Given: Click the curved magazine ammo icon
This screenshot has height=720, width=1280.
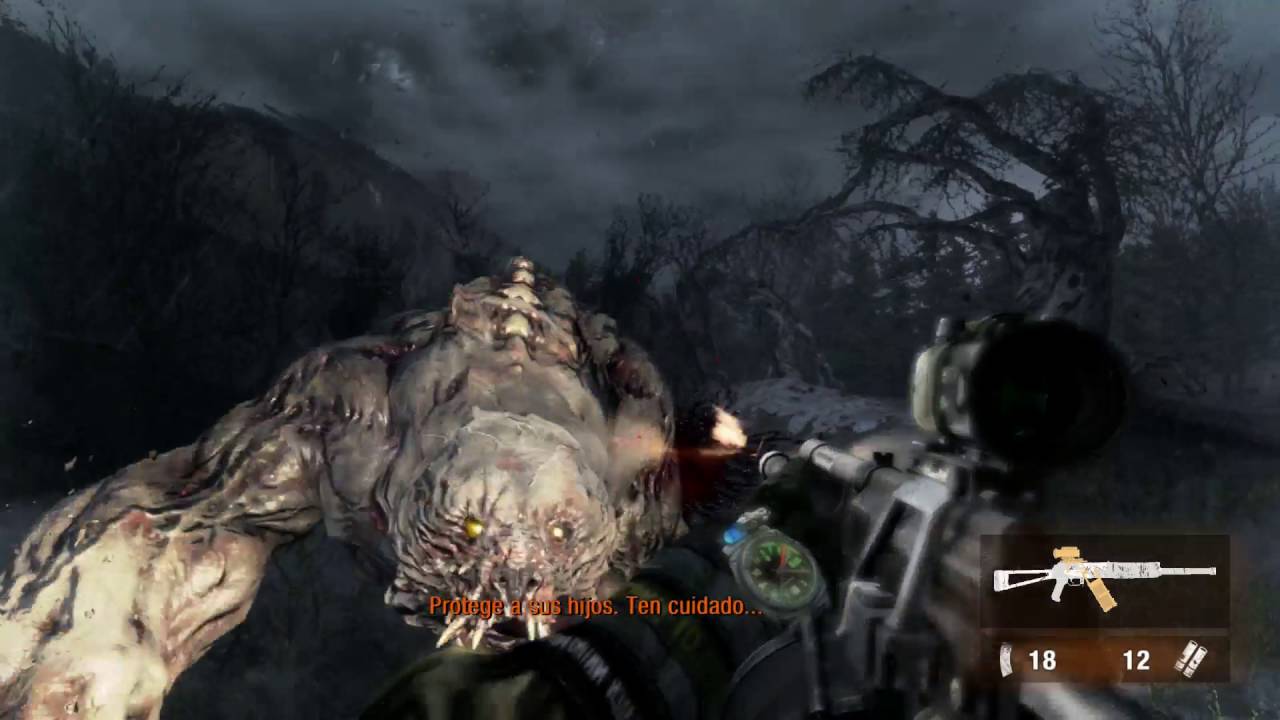Looking at the screenshot, I should click(1006, 660).
